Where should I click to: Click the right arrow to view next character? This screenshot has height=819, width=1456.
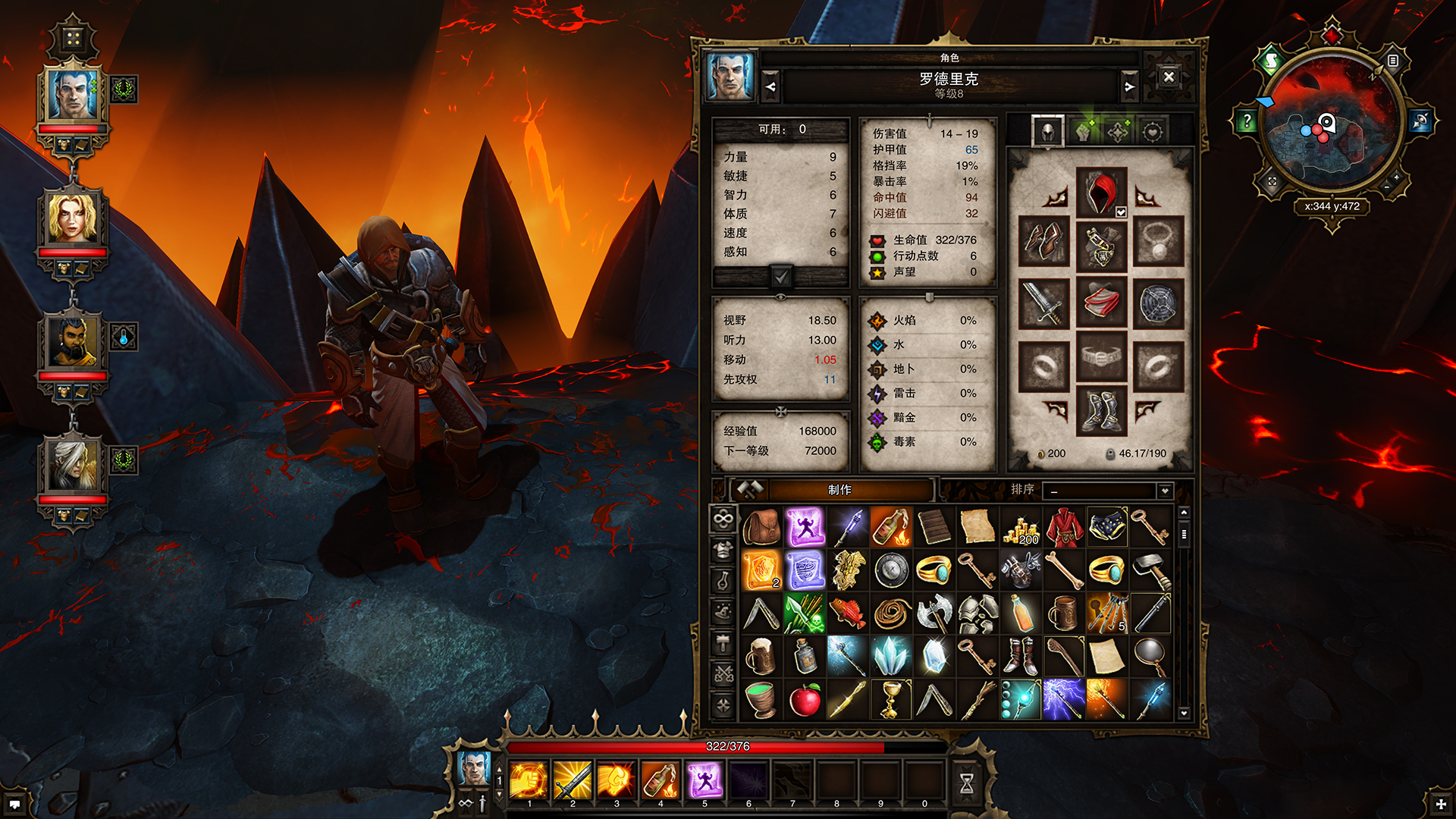tap(1129, 86)
